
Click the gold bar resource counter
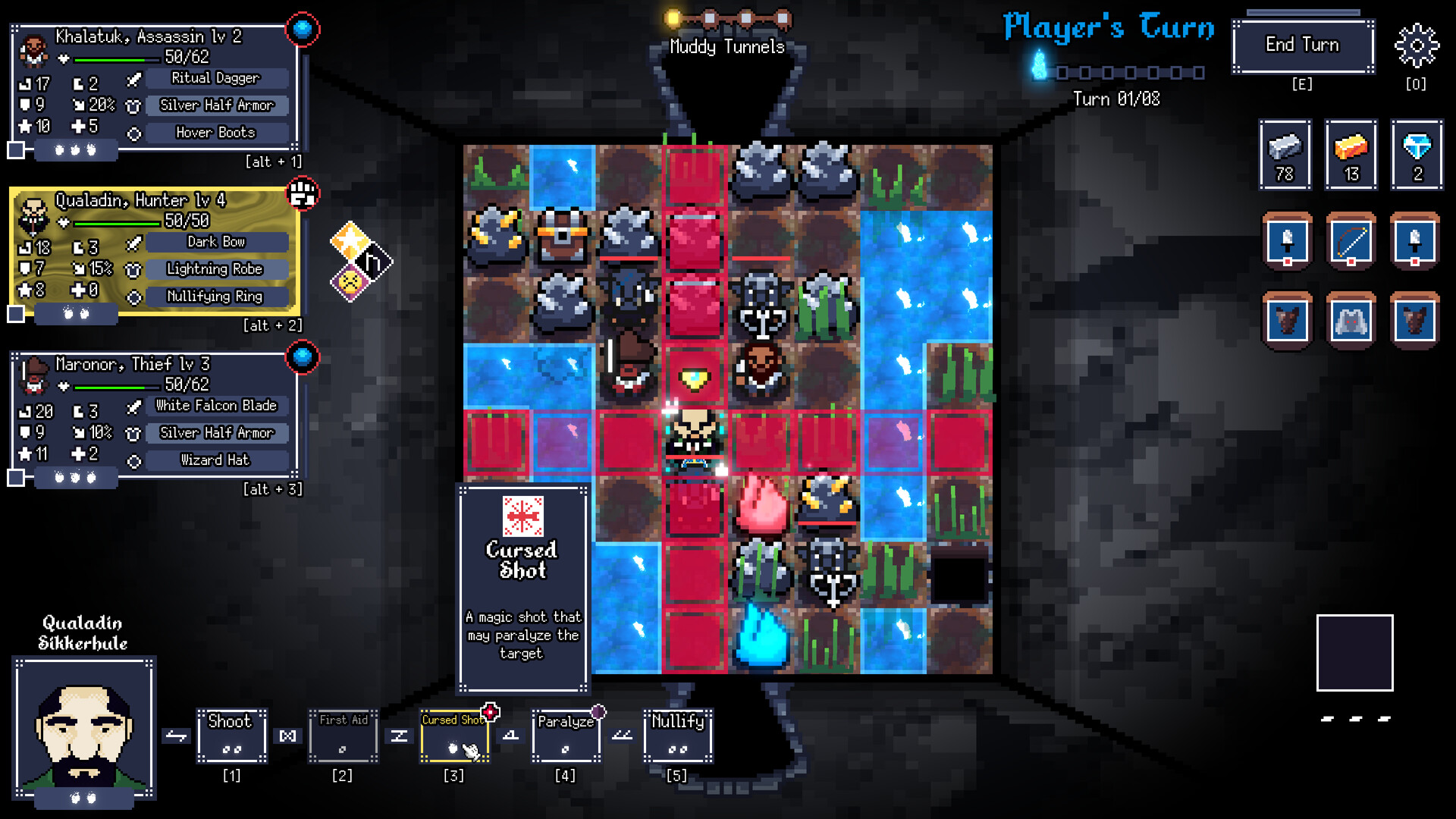1351,154
